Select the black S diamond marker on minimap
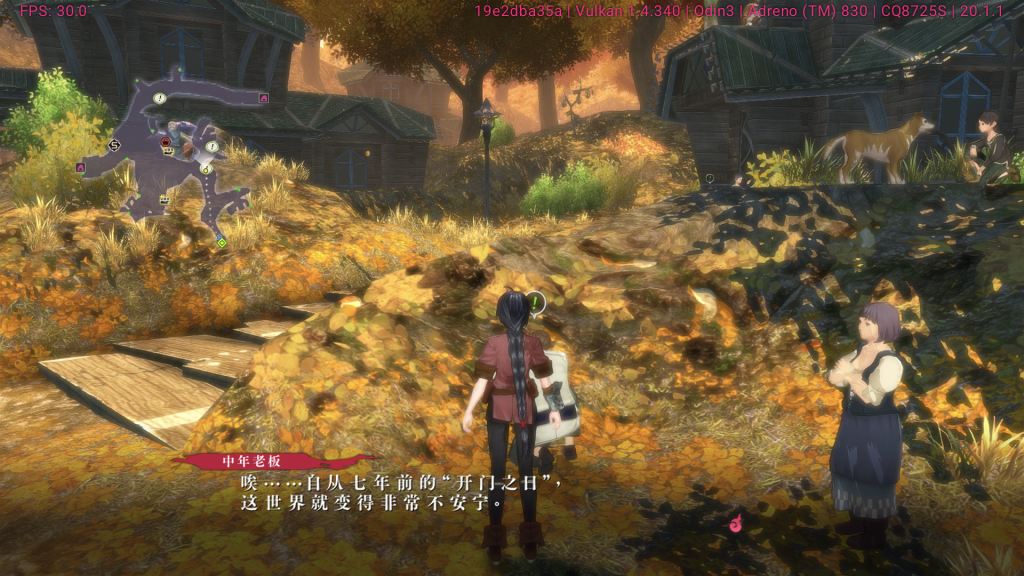 pos(114,146)
